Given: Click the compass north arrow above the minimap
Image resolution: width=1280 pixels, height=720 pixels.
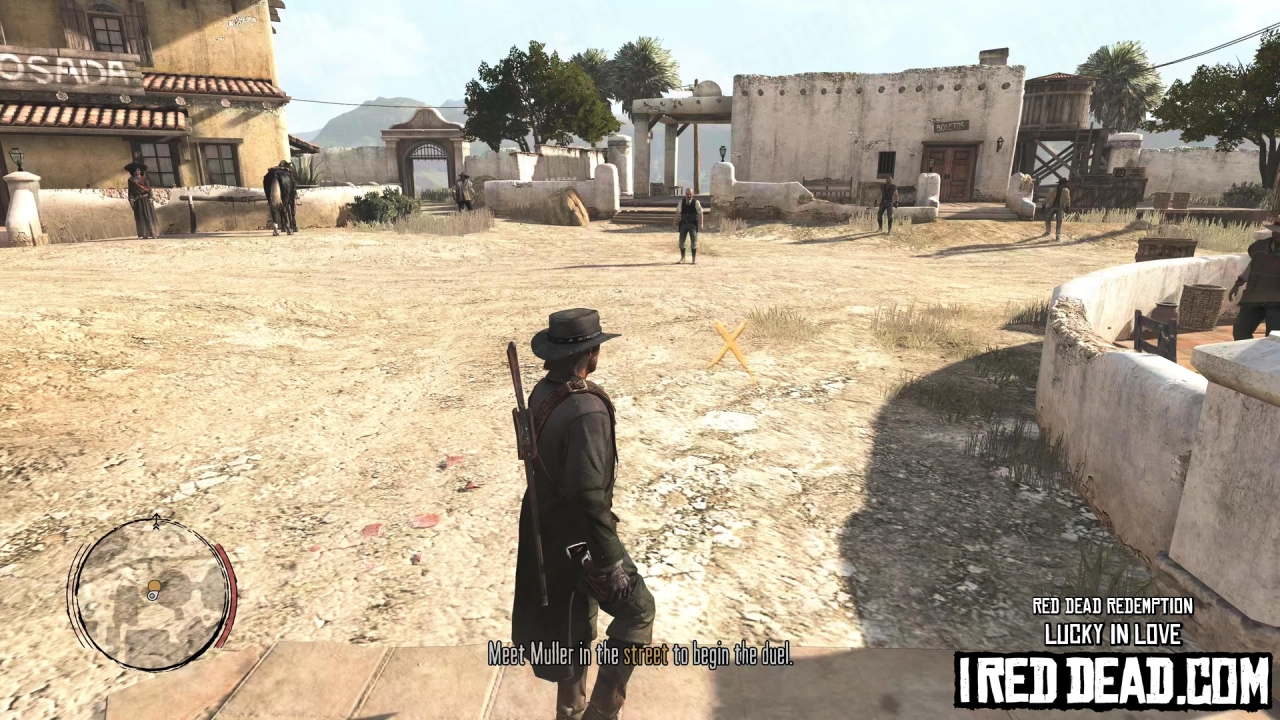Looking at the screenshot, I should [156, 520].
